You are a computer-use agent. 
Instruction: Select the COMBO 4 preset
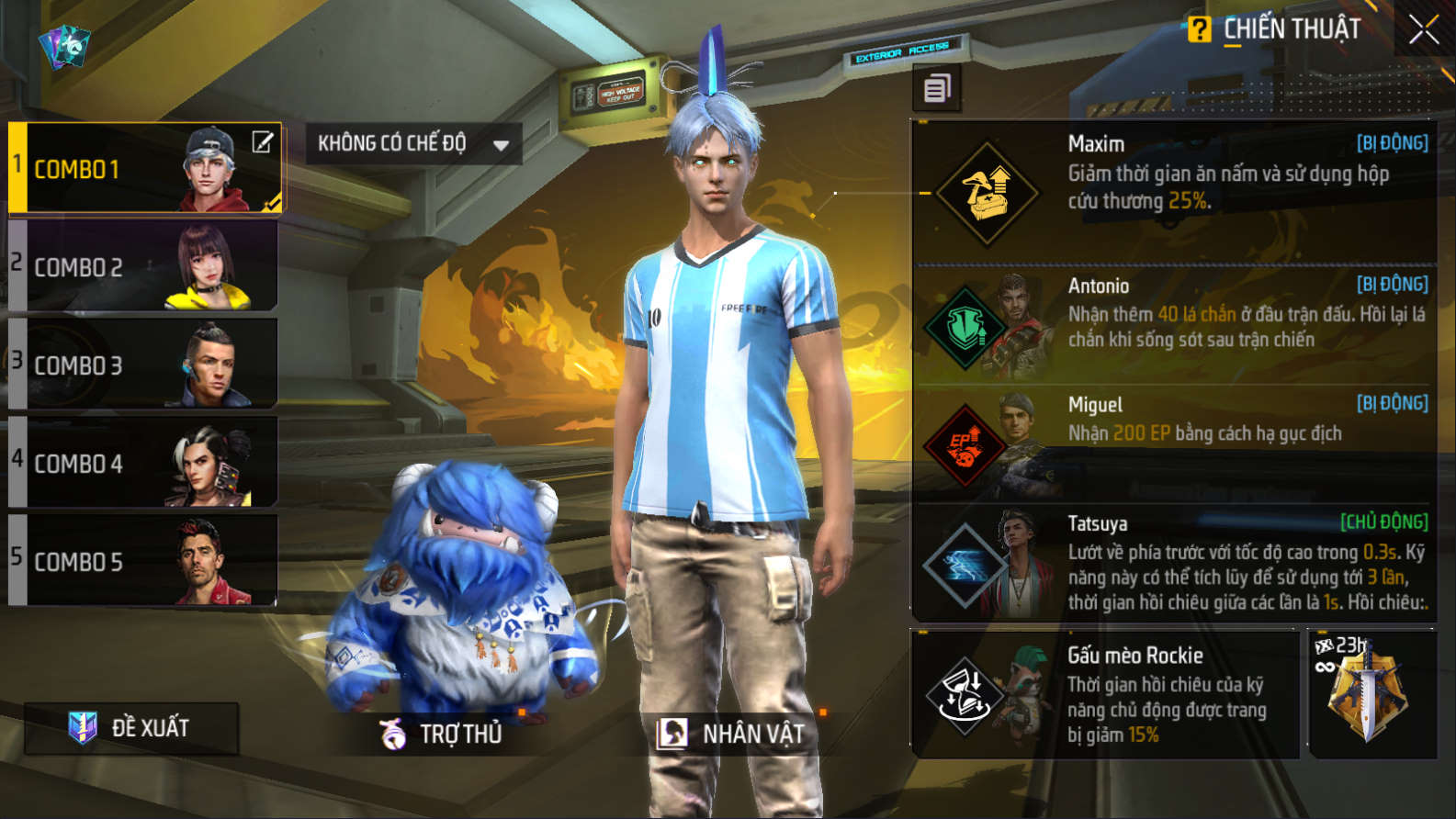(143, 463)
